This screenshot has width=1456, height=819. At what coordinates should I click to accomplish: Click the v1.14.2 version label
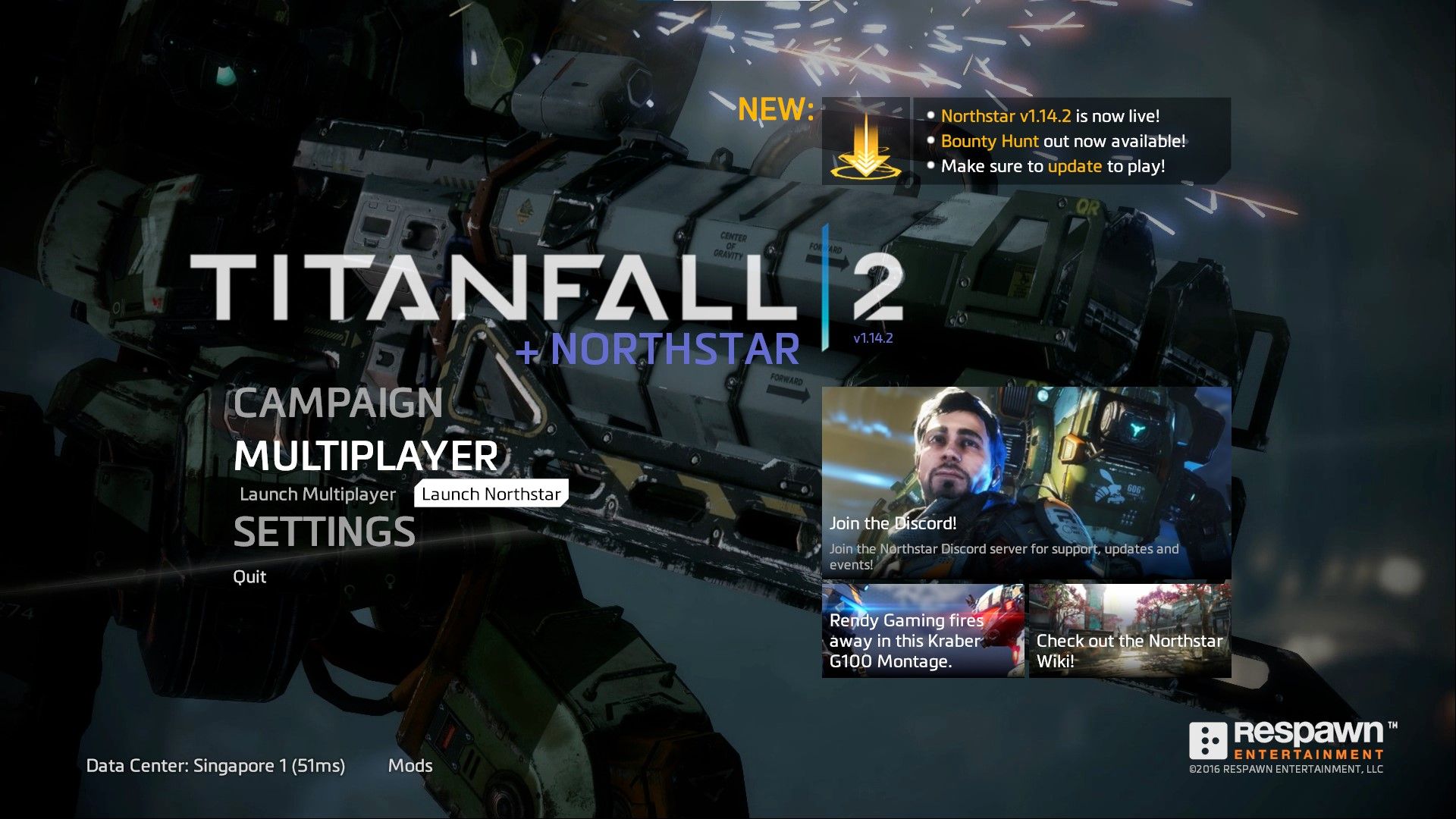coord(877,338)
